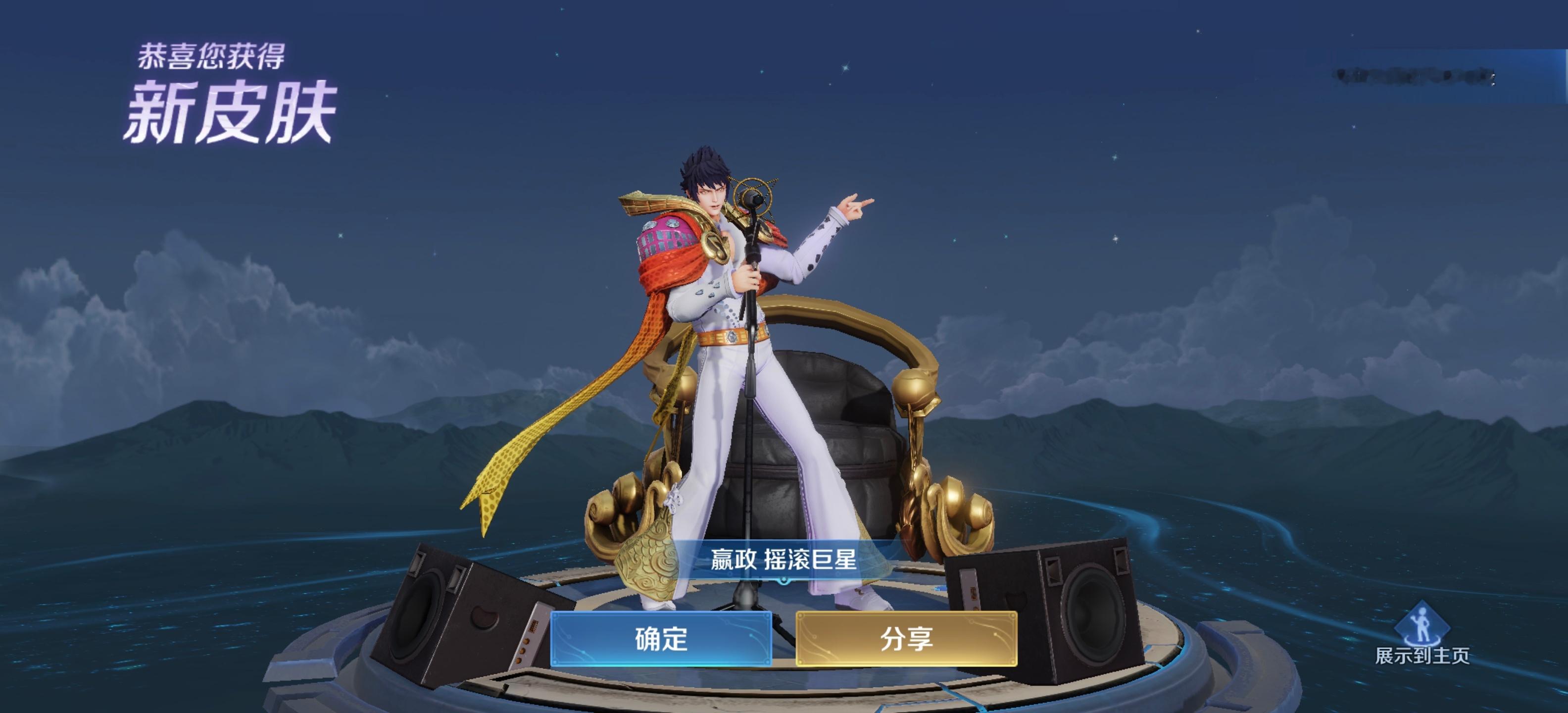Share the skin via 分享 button
Image resolution: width=1568 pixels, height=713 pixels.
click(906, 639)
